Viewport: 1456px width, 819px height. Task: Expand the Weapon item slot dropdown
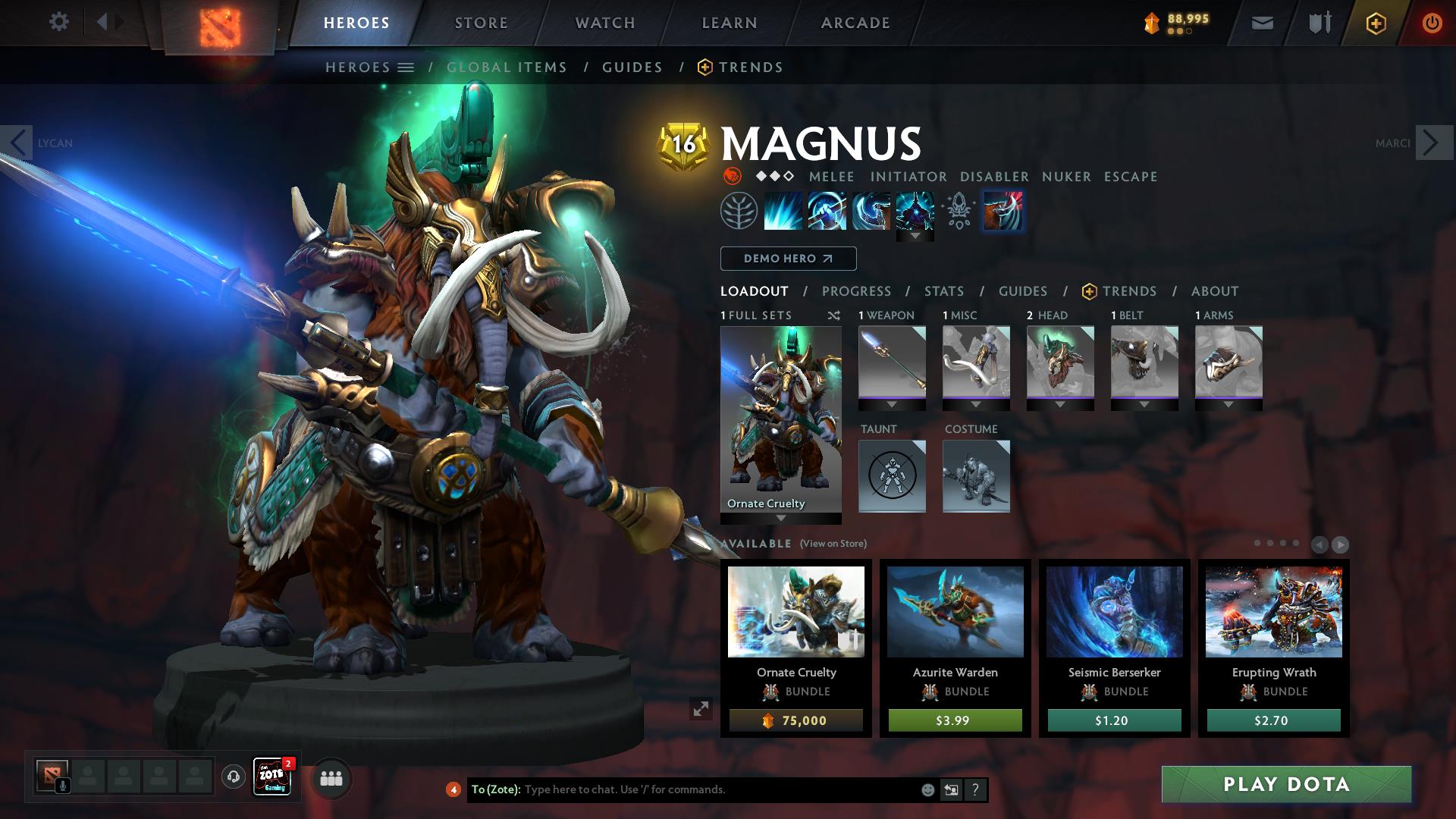(x=892, y=405)
